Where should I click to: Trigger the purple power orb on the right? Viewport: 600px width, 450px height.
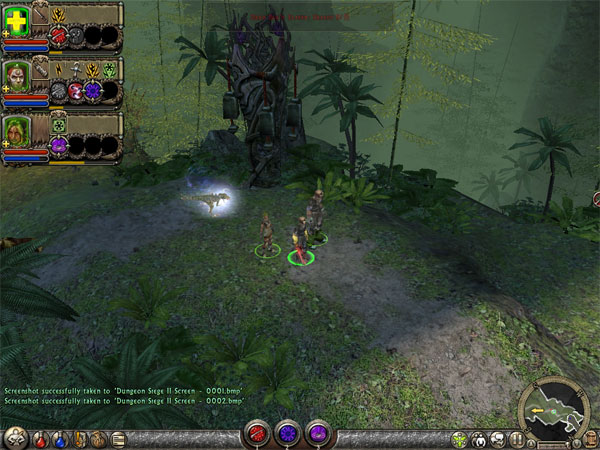pyautogui.click(x=318, y=435)
